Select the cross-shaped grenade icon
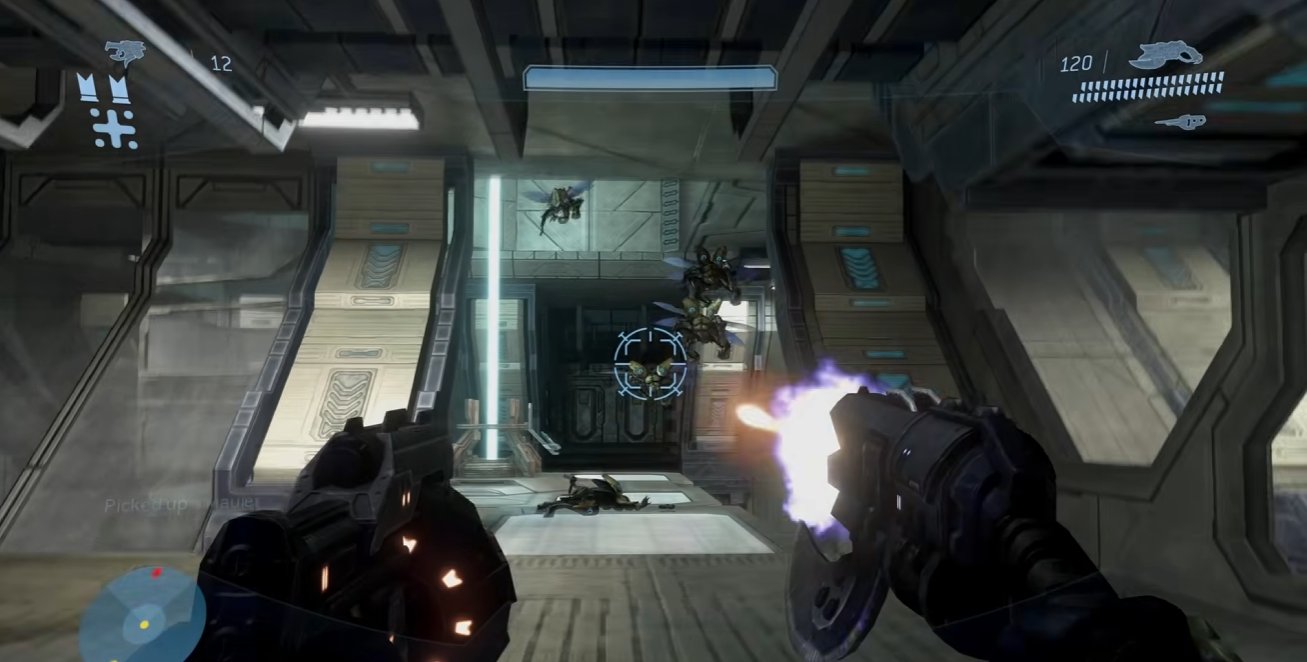Screen dimensions: 1307x662 (x=114, y=129)
